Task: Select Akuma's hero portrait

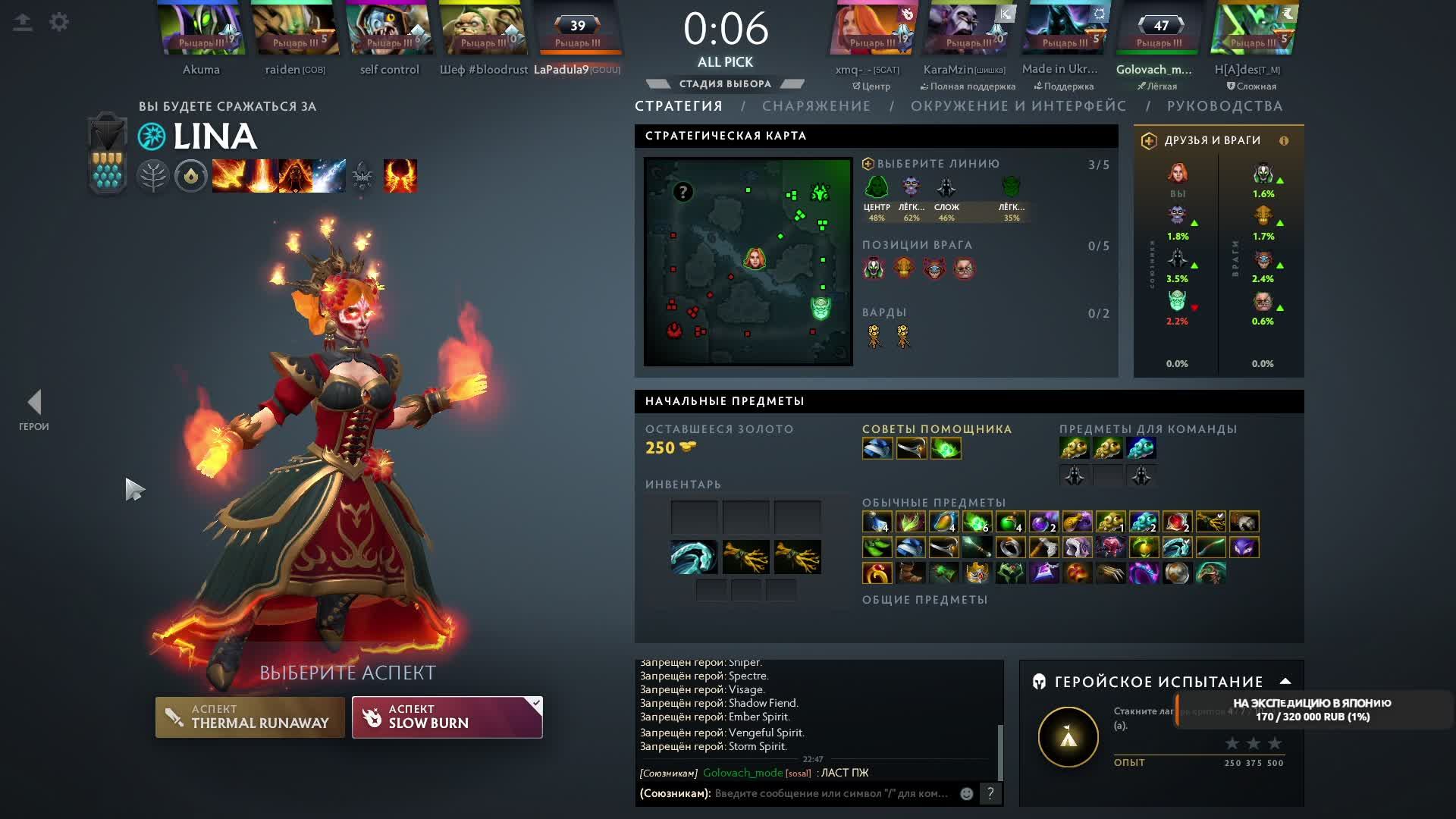Action: 201,30
